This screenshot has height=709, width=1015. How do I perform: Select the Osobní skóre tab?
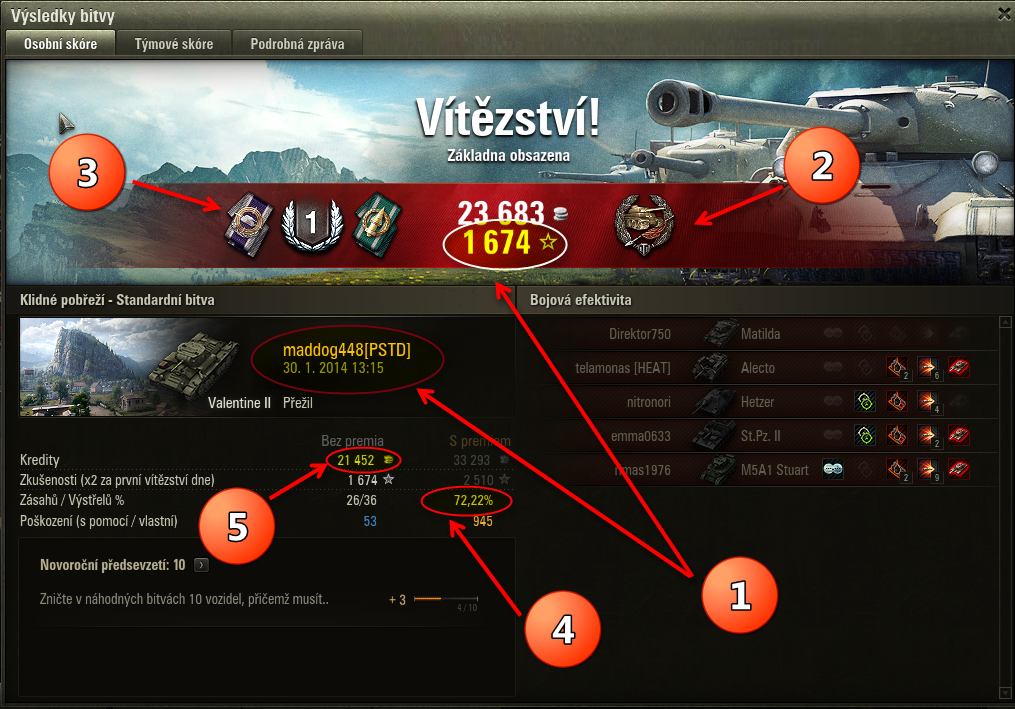60,44
